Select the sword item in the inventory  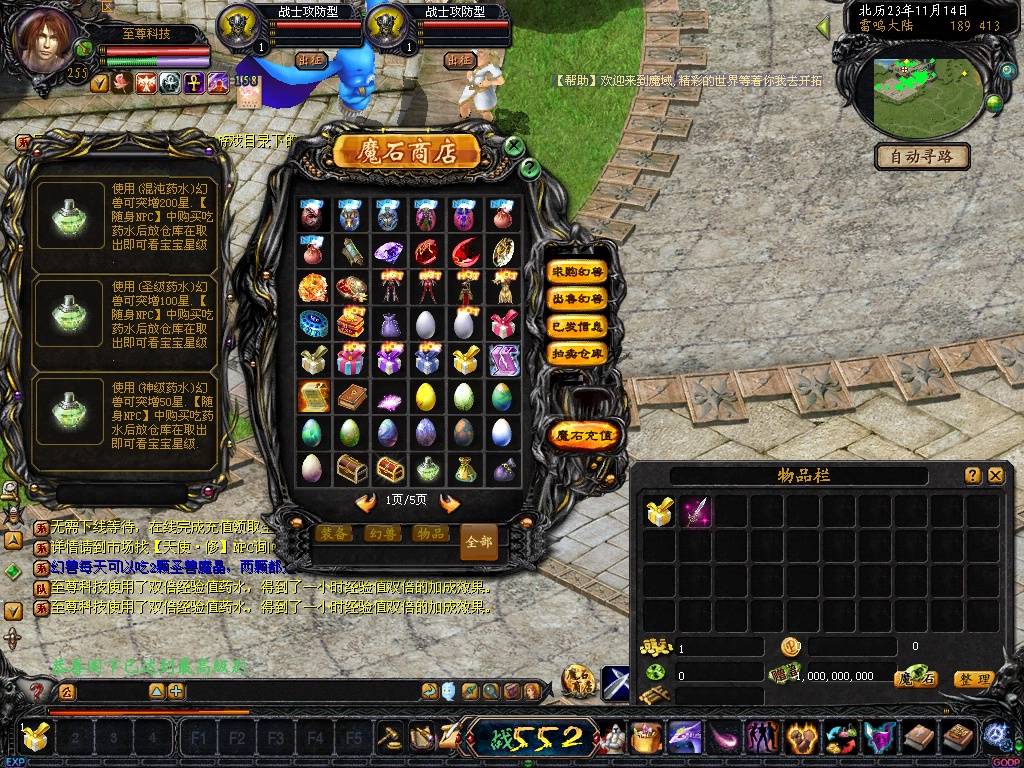coord(695,513)
